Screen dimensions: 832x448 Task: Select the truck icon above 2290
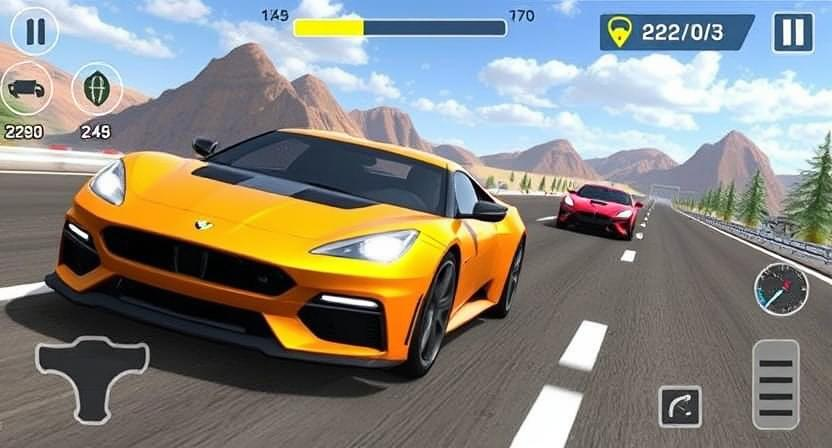(26, 89)
